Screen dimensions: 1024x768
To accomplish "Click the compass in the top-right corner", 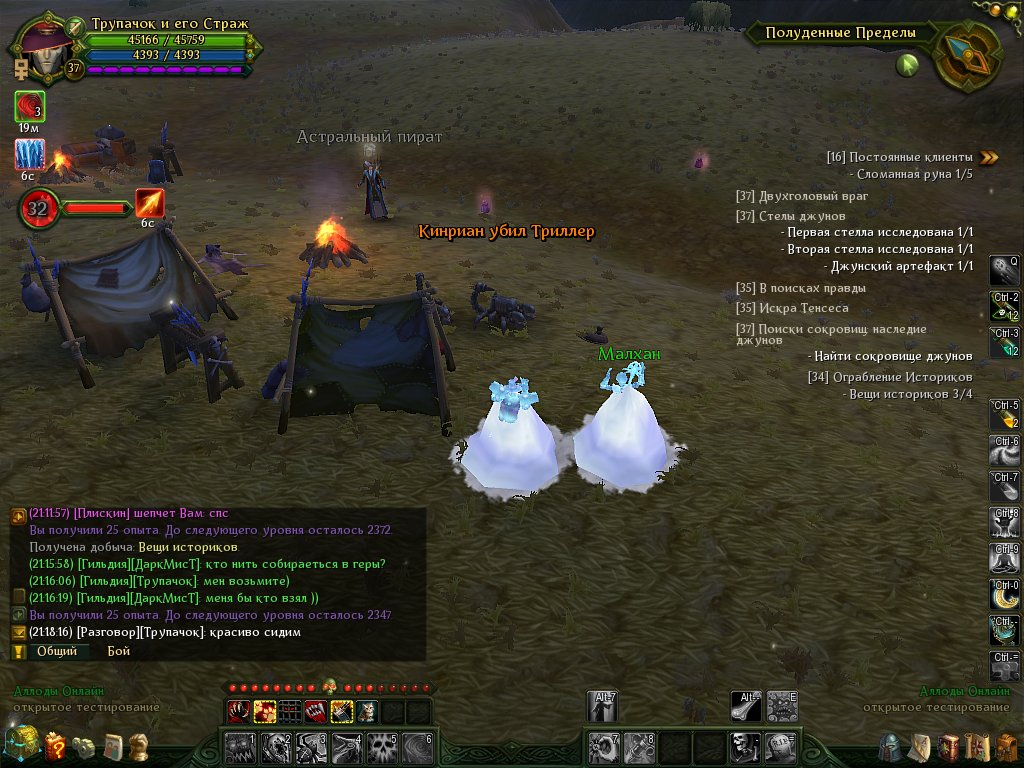I will point(967,56).
